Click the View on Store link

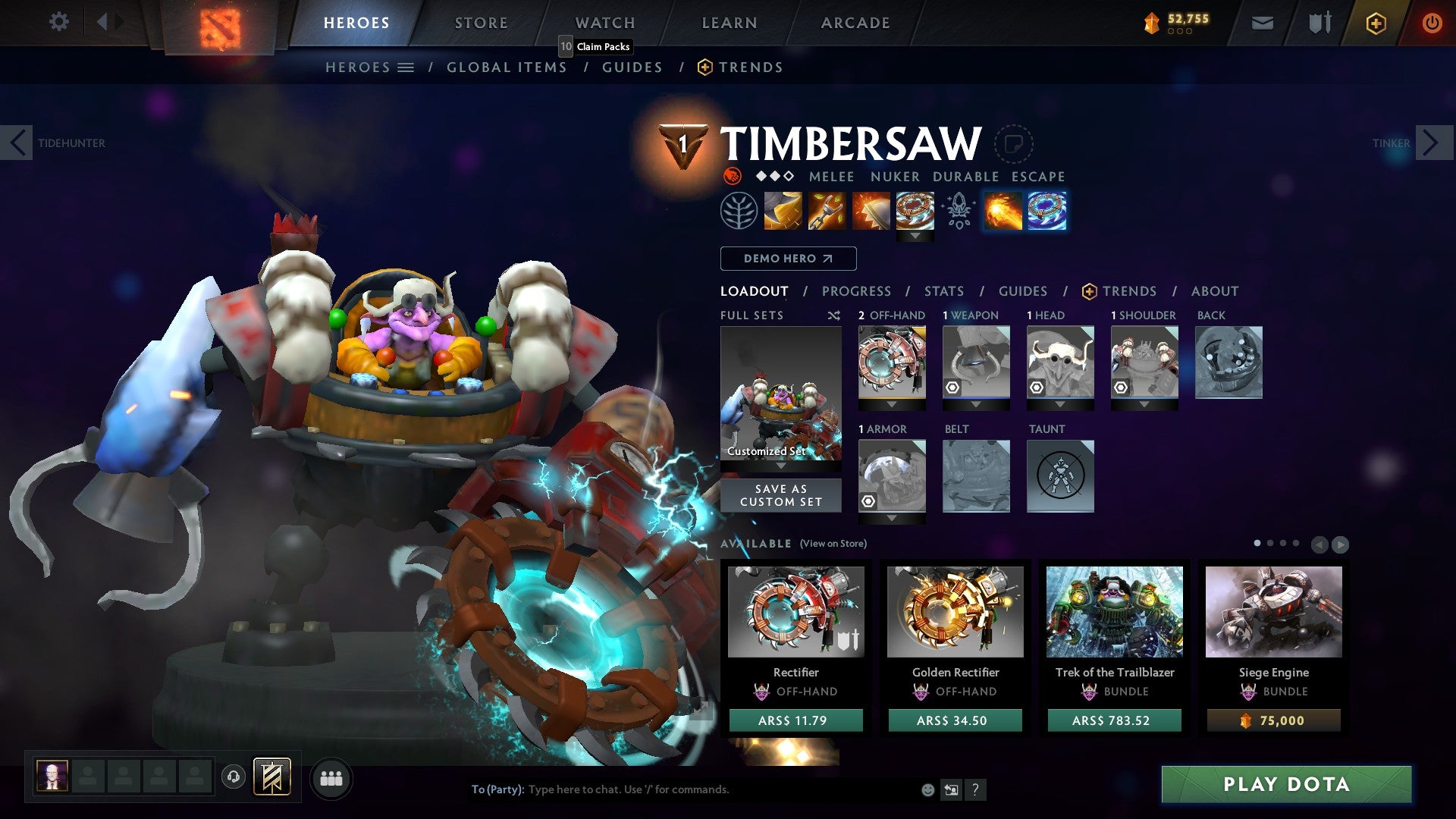click(x=832, y=544)
